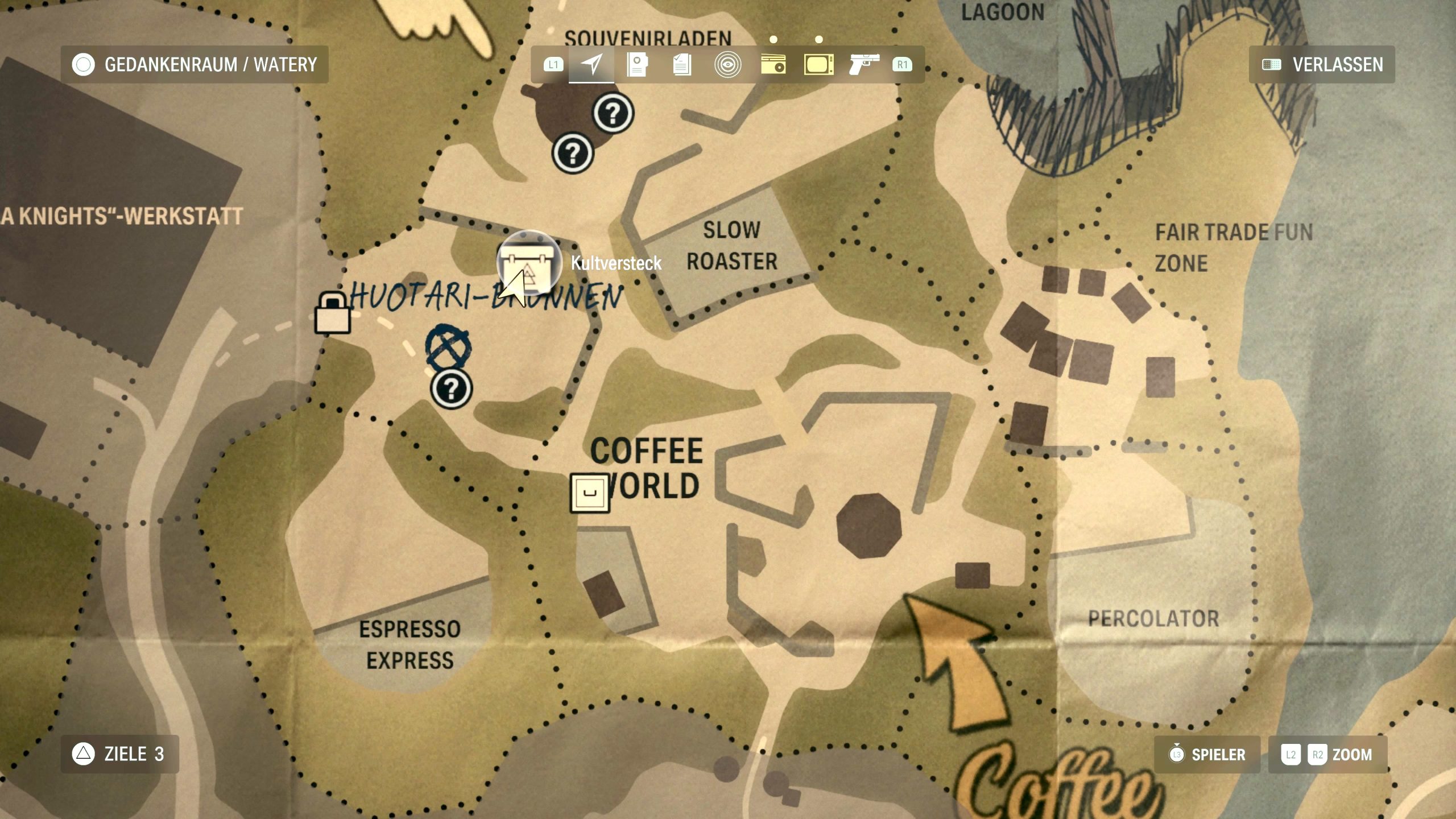1456x819 pixels.
Task: Switch to the television tab
Action: pyautogui.click(x=818, y=64)
